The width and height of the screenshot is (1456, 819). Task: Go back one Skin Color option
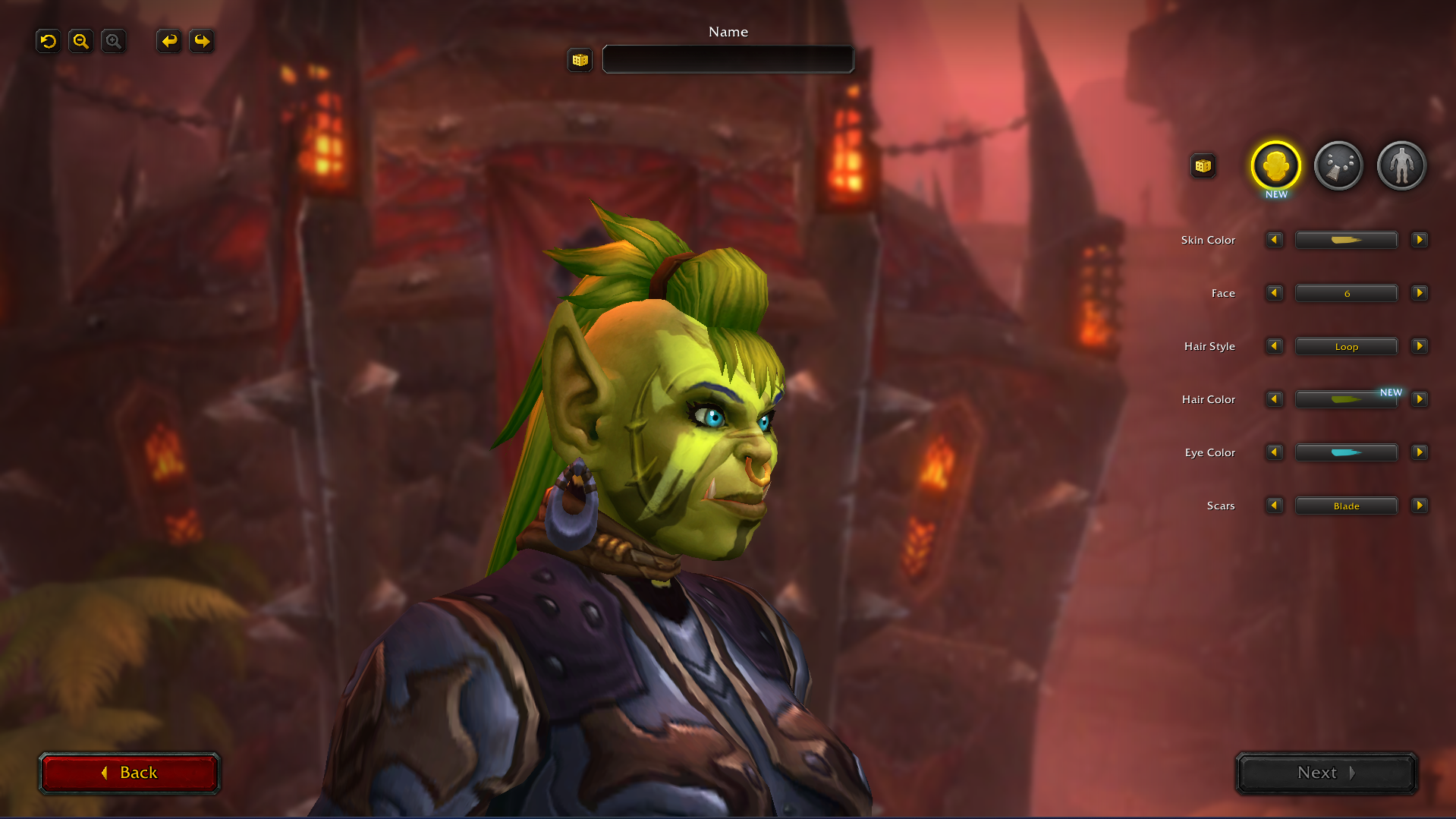pyautogui.click(x=1274, y=240)
